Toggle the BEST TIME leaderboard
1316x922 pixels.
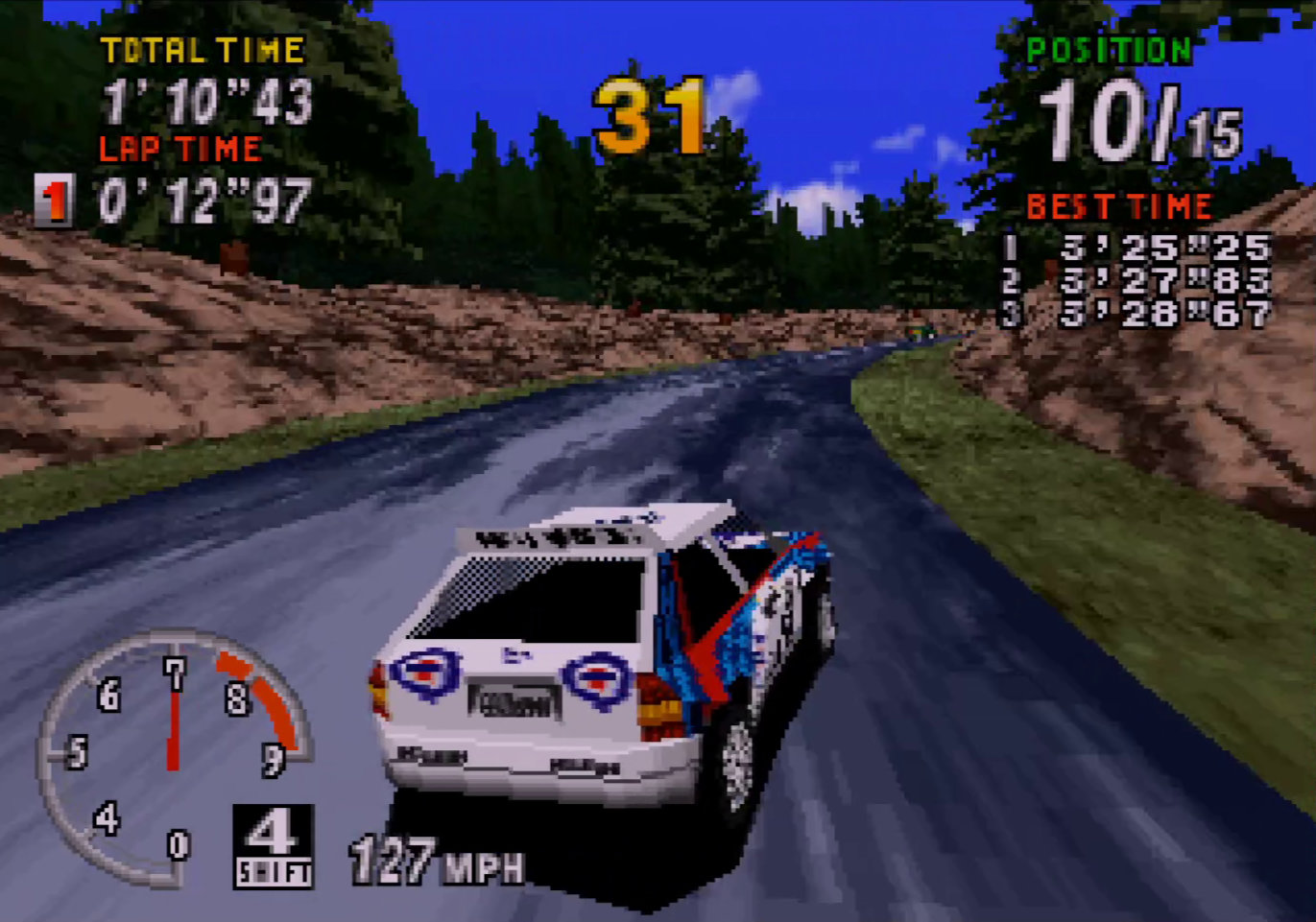click(x=1118, y=206)
